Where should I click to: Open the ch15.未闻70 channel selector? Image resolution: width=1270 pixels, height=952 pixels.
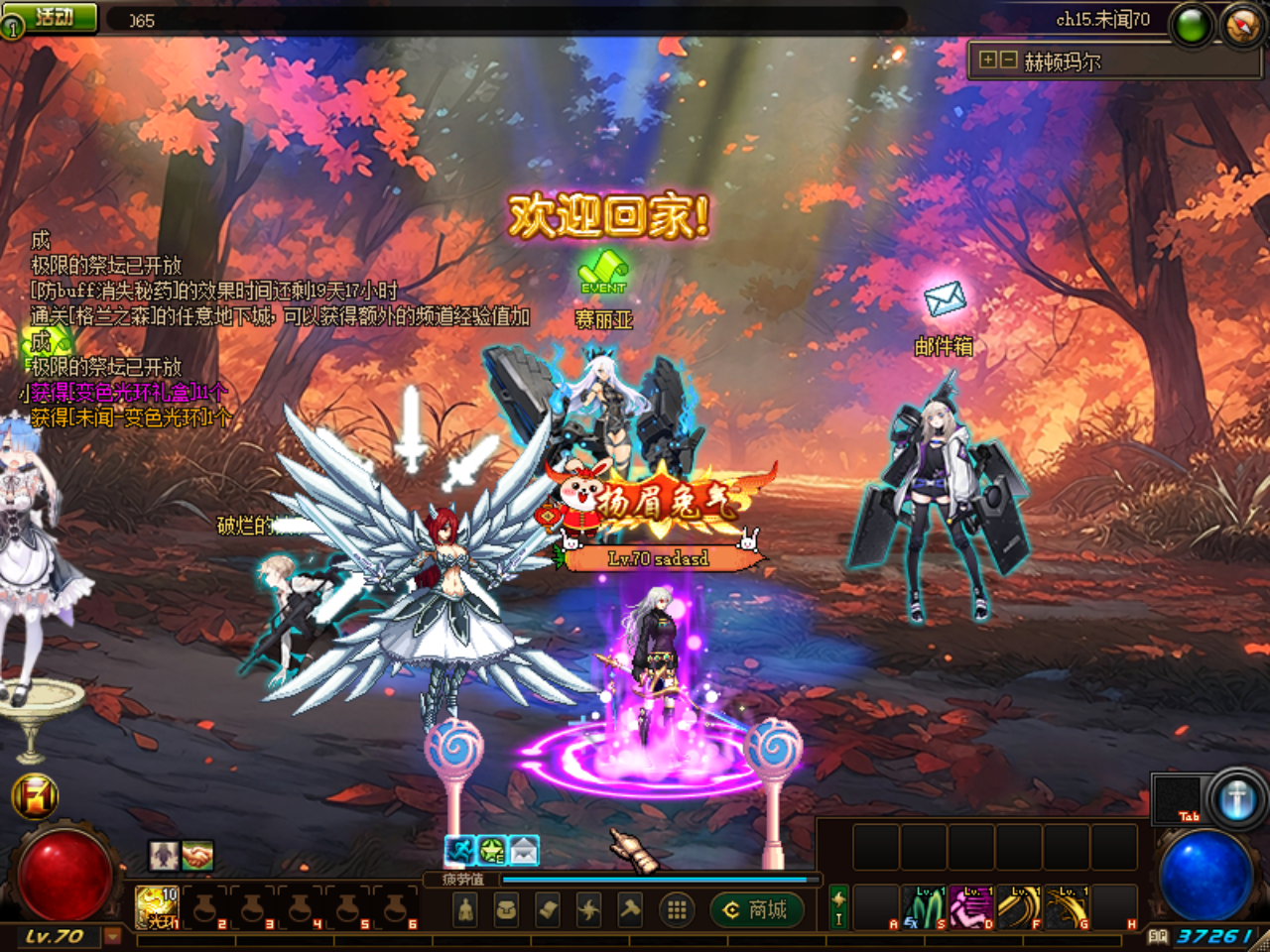click(x=1101, y=22)
